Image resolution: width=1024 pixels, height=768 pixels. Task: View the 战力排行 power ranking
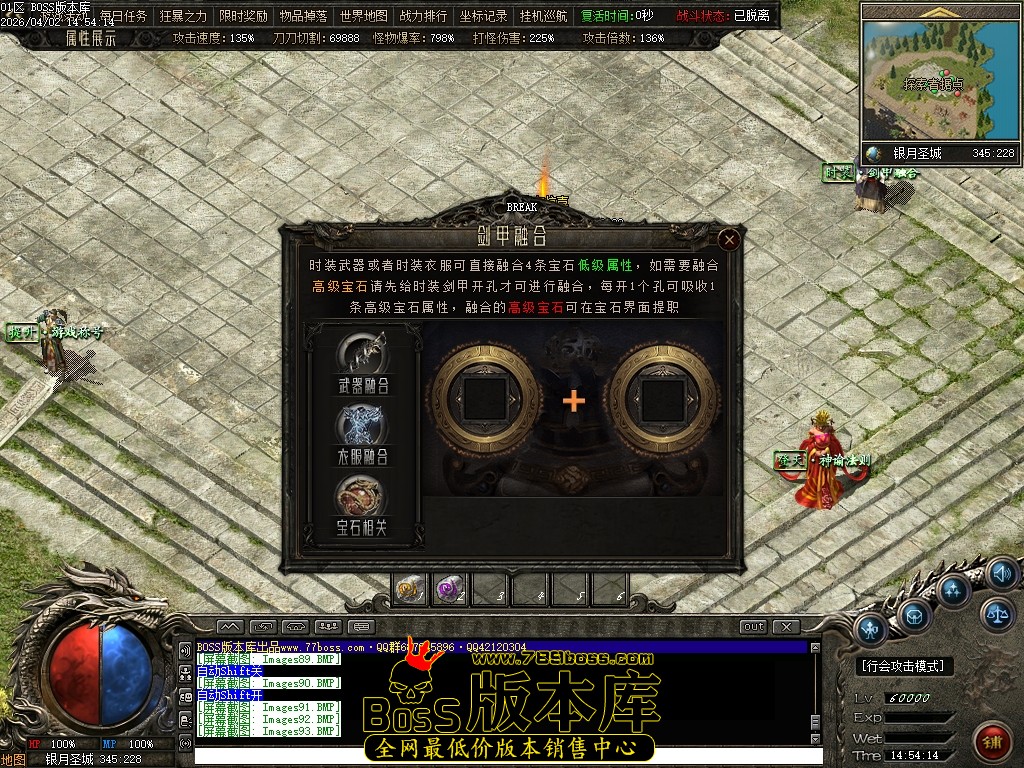click(424, 16)
